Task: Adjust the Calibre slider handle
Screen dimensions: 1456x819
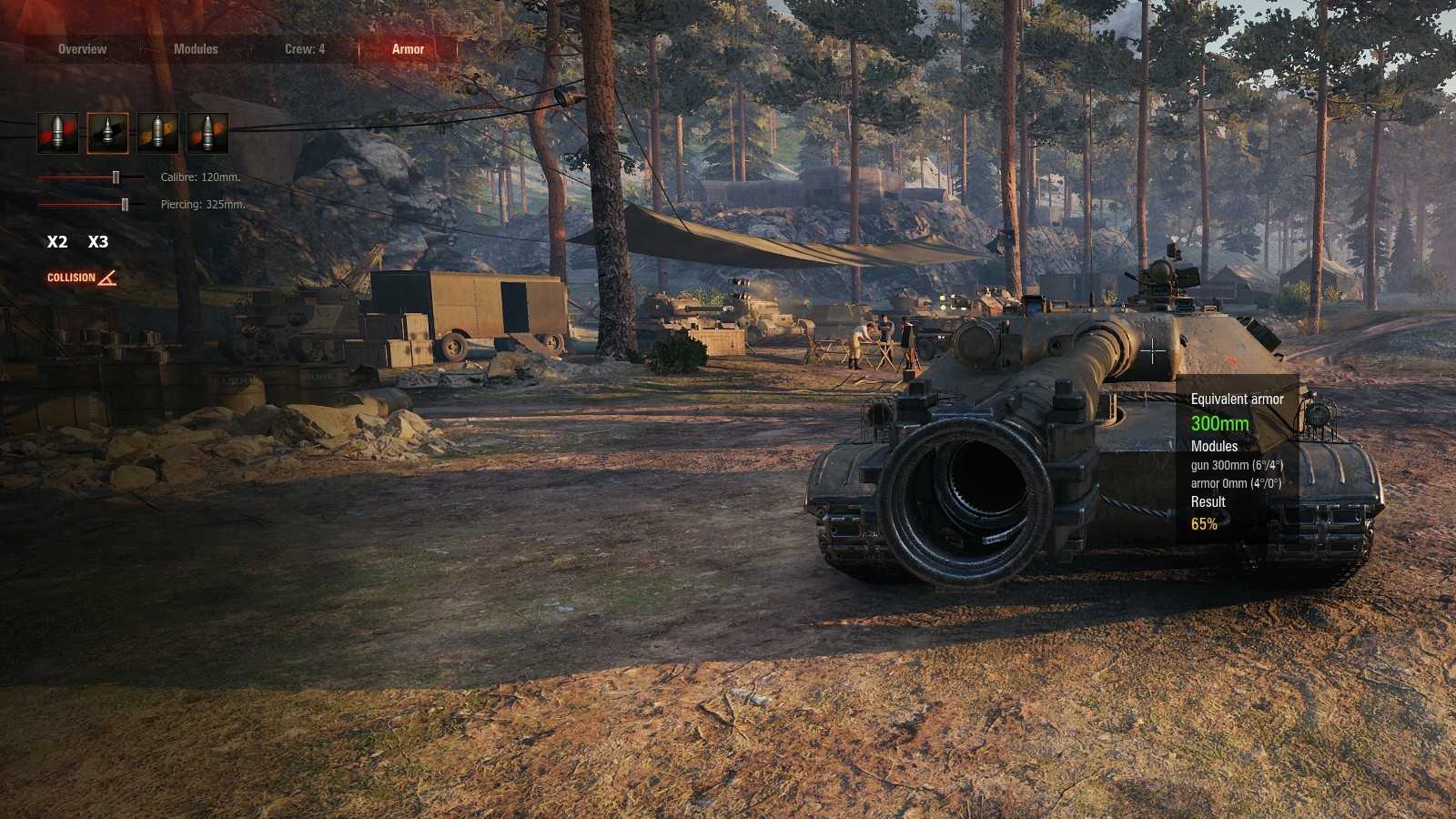Action: [x=116, y=178]
